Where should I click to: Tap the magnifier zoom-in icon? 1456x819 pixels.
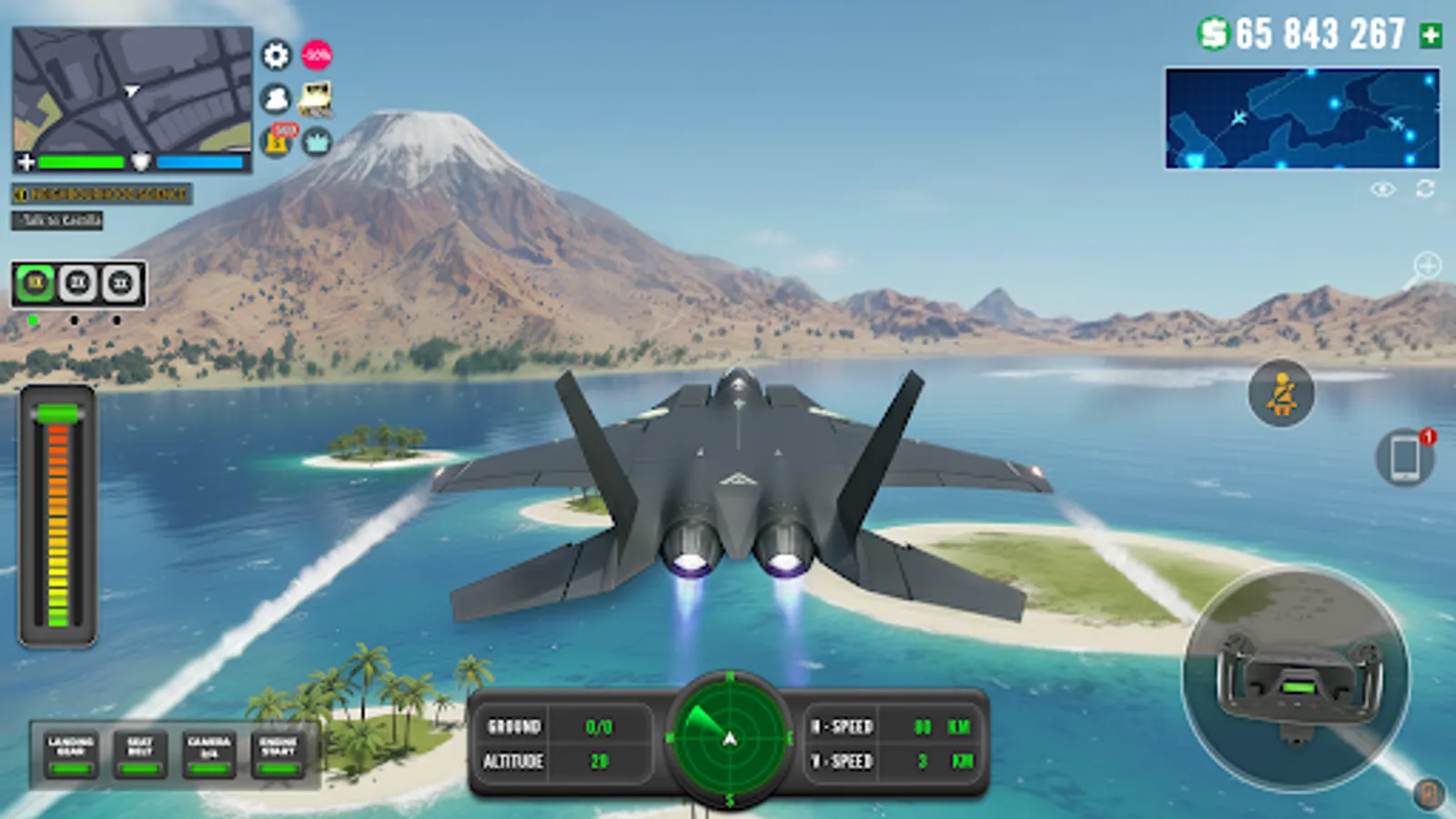click(1426, 266)
